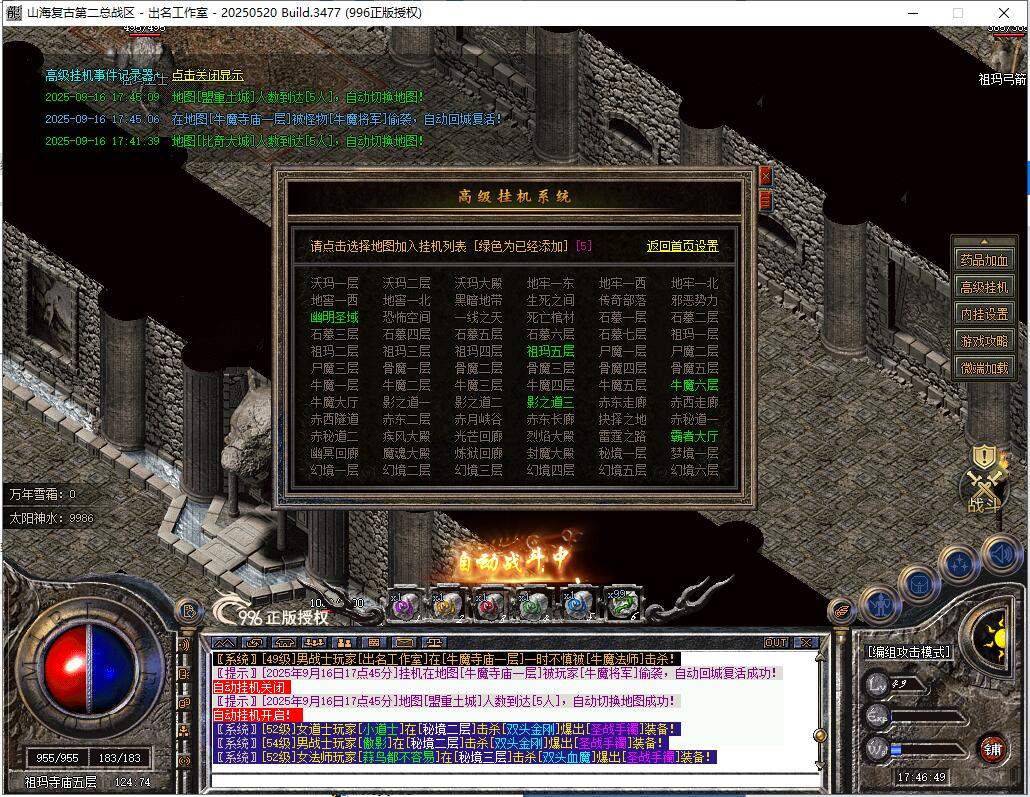This screenshot has width=1030, height=797.
Task: Click the OUT button on chat bar
Action: (x=776, y=642)
